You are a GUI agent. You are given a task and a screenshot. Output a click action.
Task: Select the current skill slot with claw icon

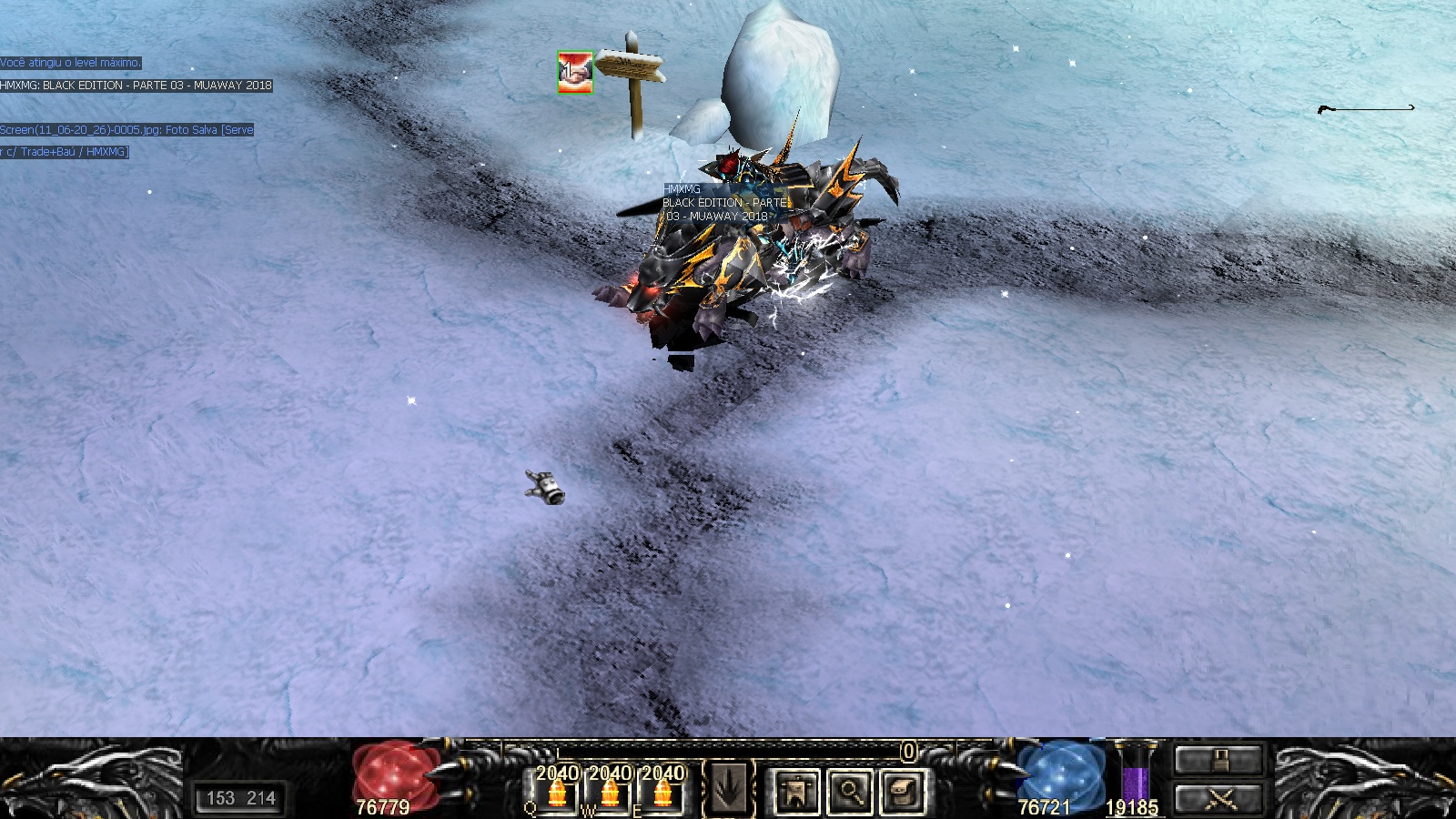point(728,789)
